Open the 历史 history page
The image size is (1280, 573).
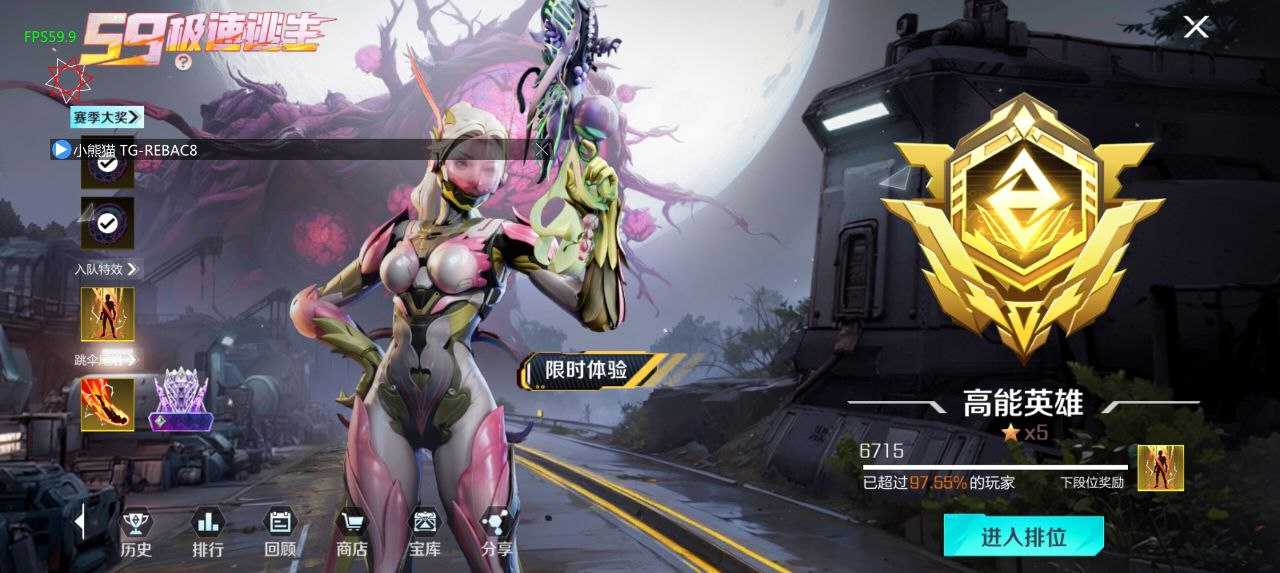click(136, 532)
